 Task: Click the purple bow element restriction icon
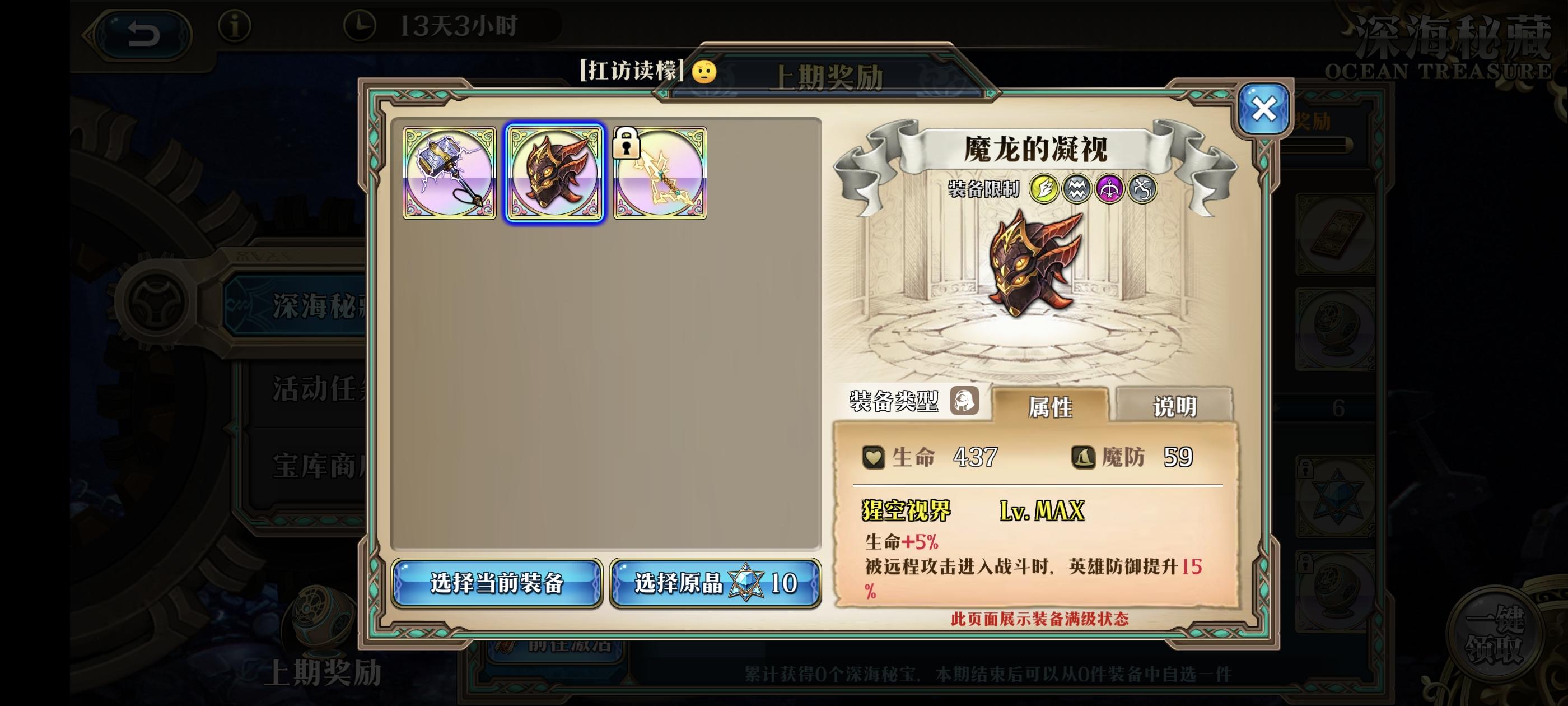pyautogui.click(x=1110, y=189)
